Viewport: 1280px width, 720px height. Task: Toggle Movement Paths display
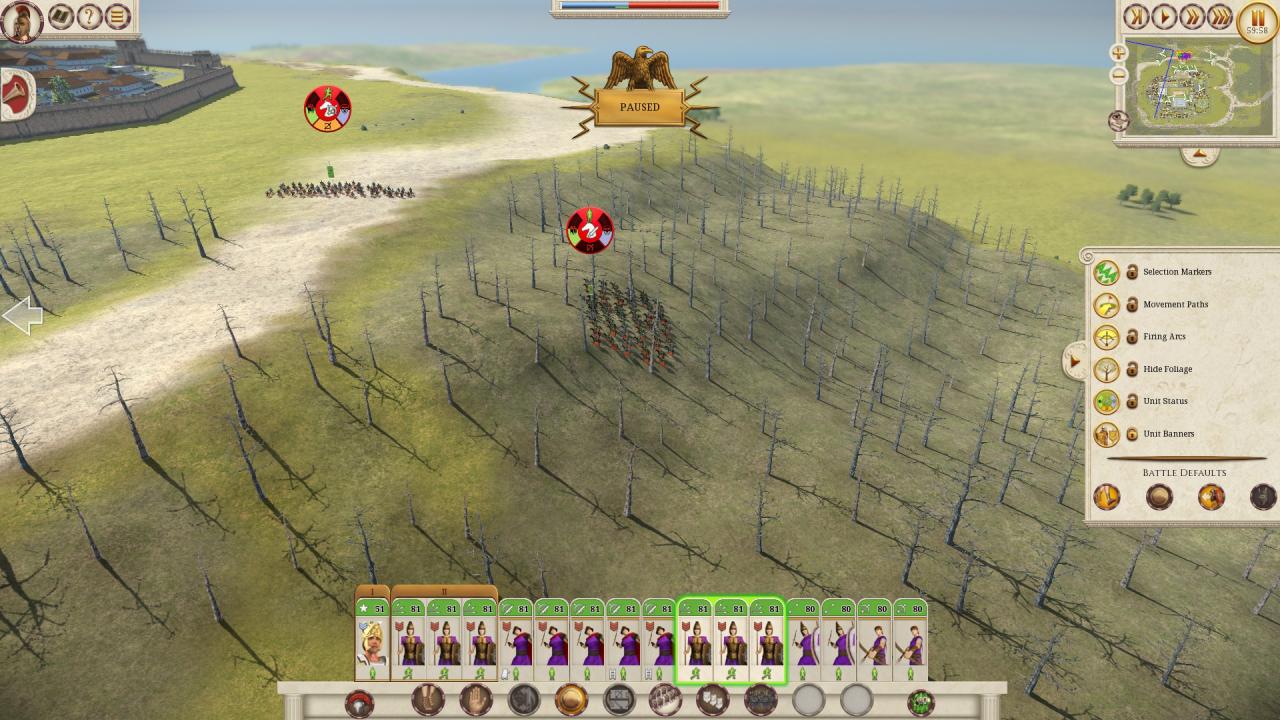(x=1106, y=304)
